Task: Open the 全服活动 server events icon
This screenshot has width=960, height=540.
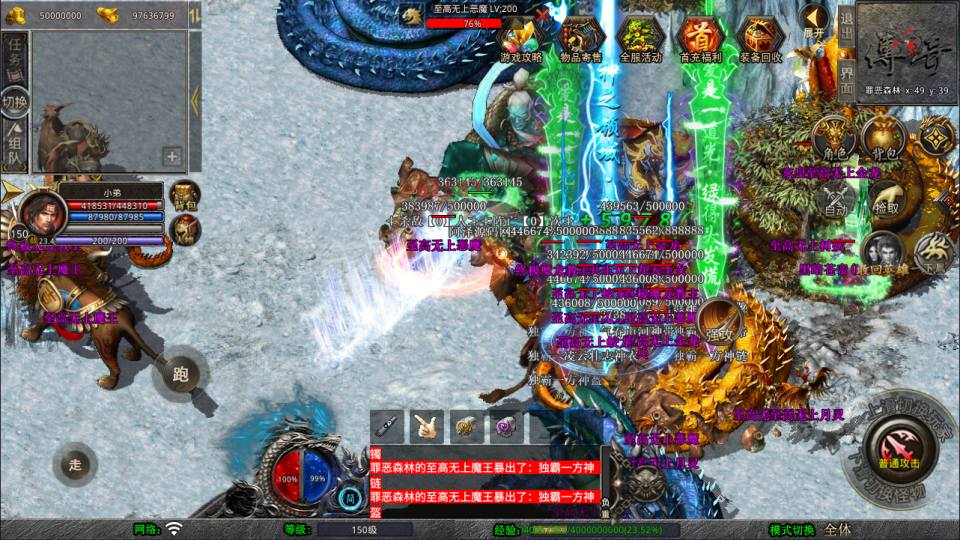Action: click(x=641, y=36)
